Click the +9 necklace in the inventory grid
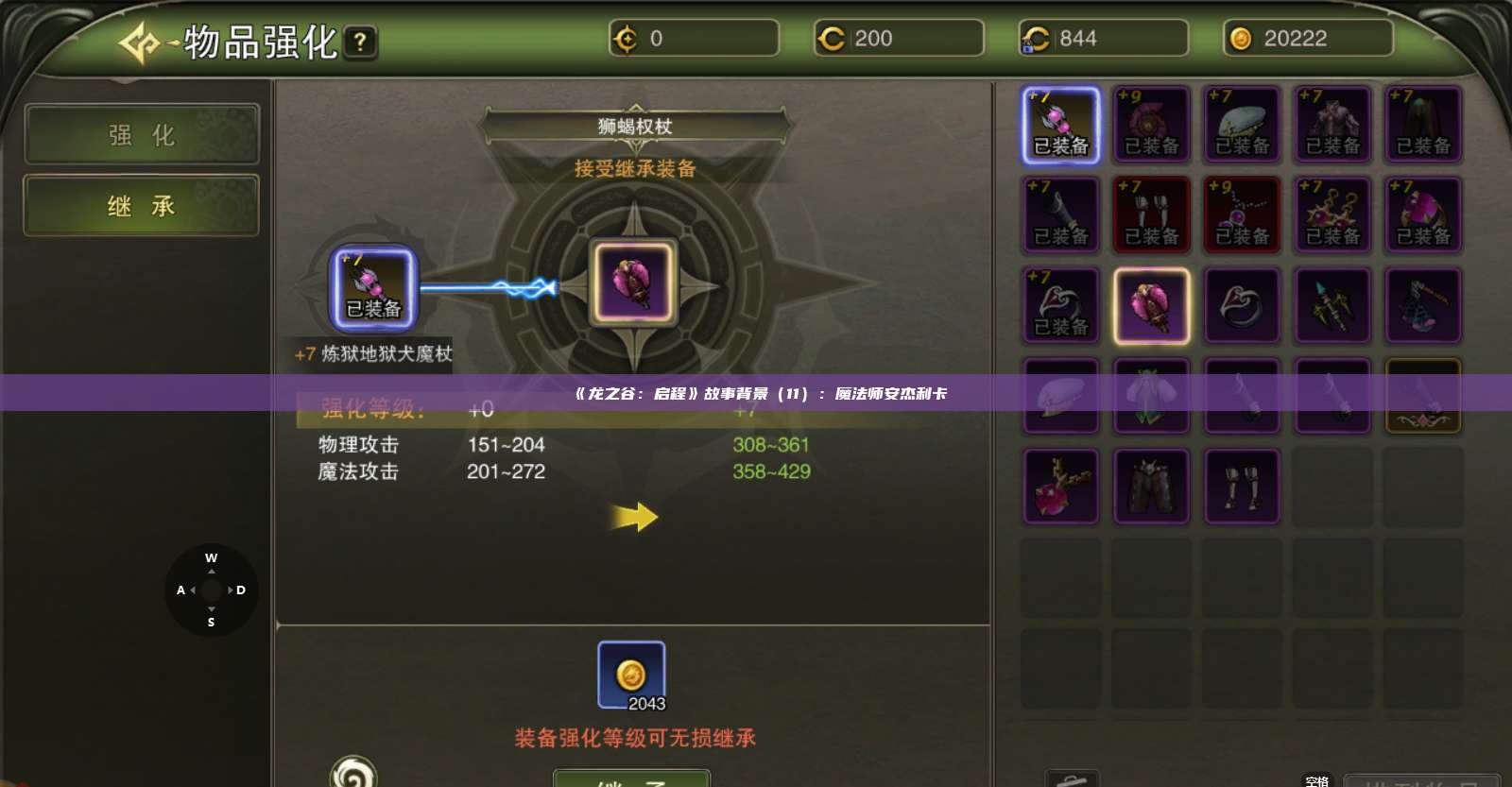The width and height of the screenshot is (1512, 787). (1243, 214)
